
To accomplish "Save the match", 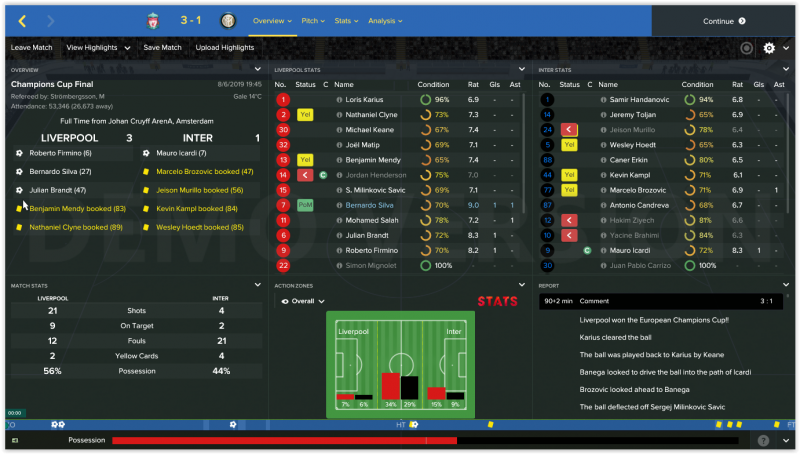I will (162, 47).
